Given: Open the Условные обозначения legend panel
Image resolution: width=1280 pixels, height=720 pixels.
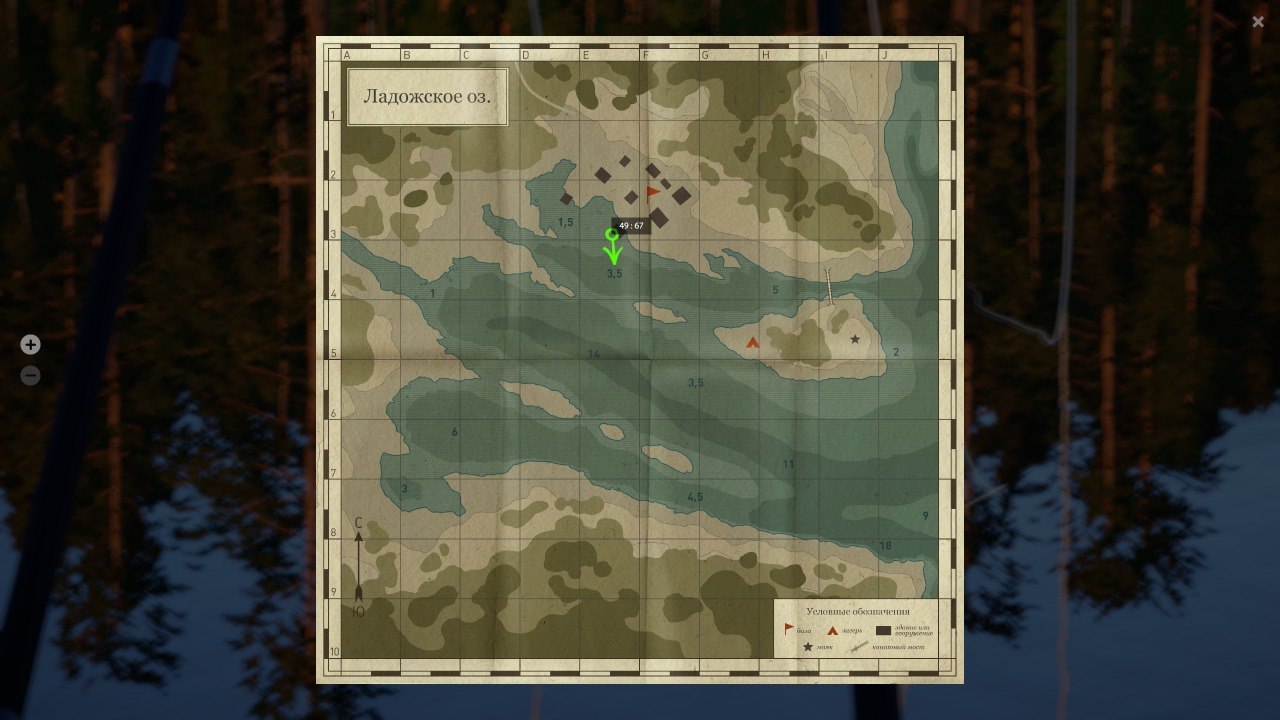Looking at the screenshot, I should click(x=858, y=611).
